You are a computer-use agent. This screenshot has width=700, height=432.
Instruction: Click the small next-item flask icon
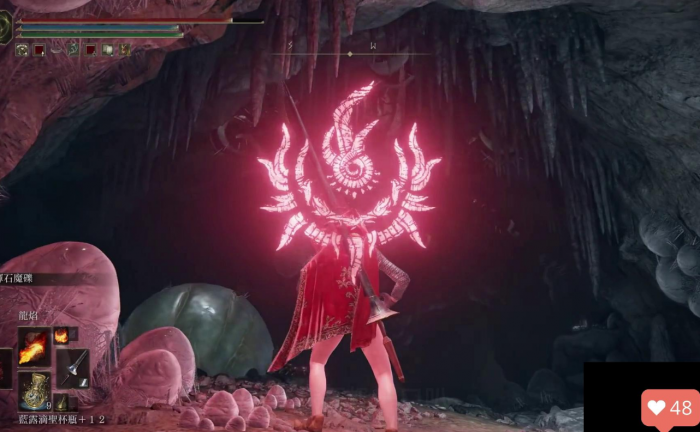(x=61, y=401)
